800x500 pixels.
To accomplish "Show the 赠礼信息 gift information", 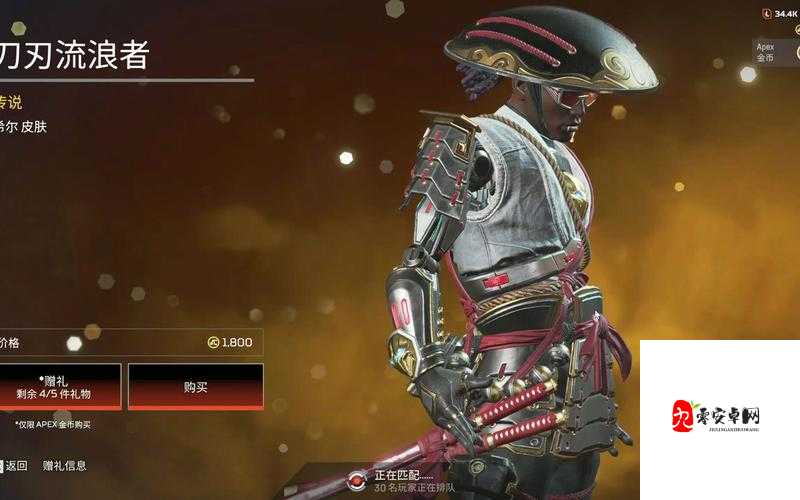I will click(x=64, y=465).
